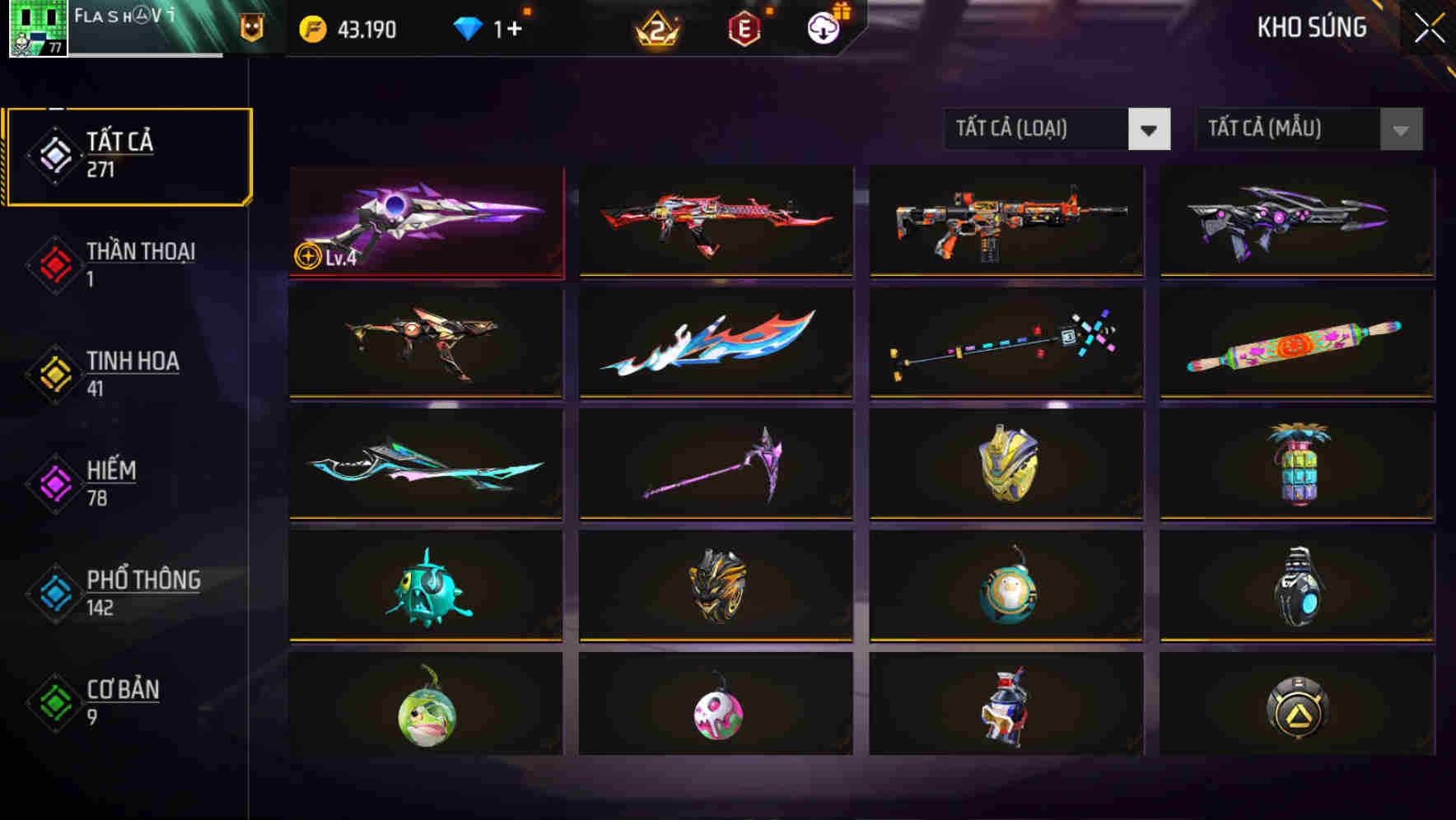Select the purple Hiếm rarity gem icon
Image resolution: width=1456 pixels, height=820 pixels.
coord(54,482)
